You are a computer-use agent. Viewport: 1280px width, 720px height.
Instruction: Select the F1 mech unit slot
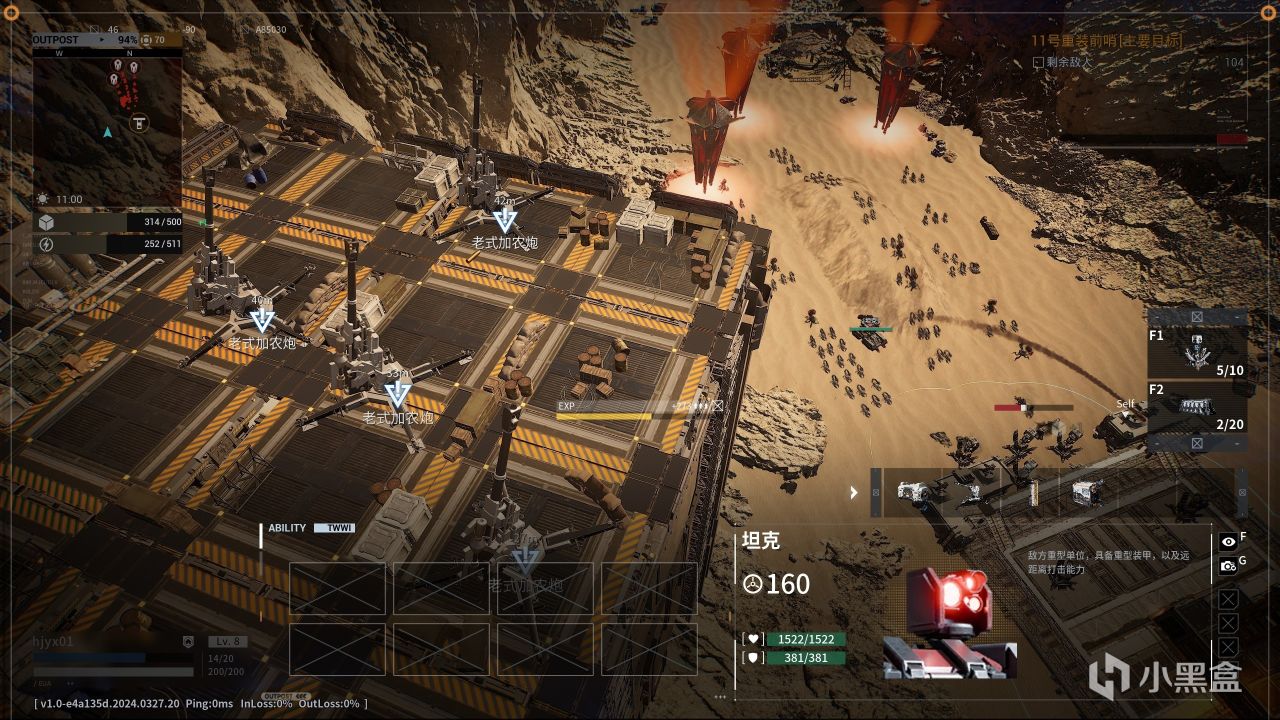(x=1197, y=352)
